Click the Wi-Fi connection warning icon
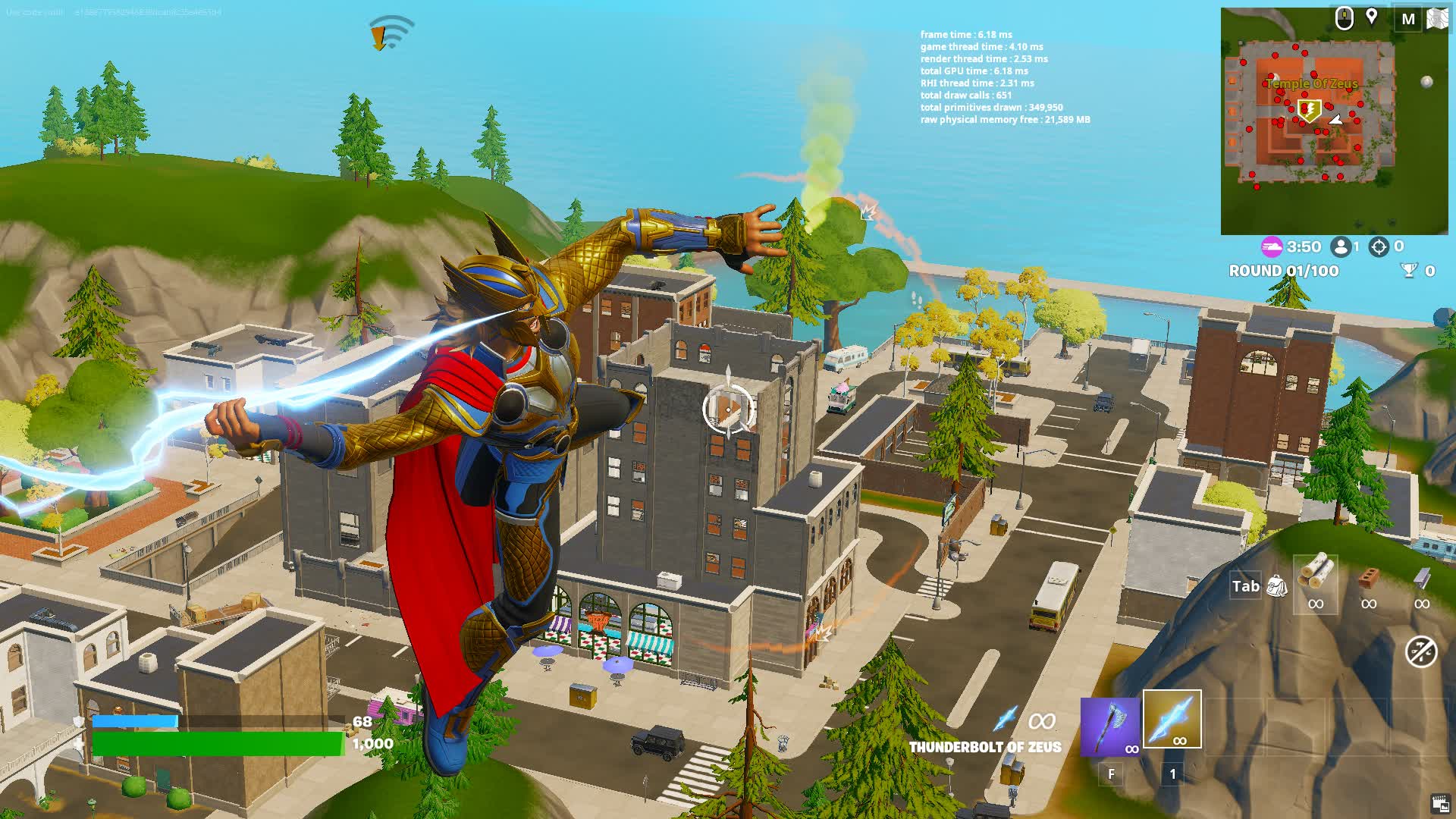1456x819 pixels. (x=390, y=33)
